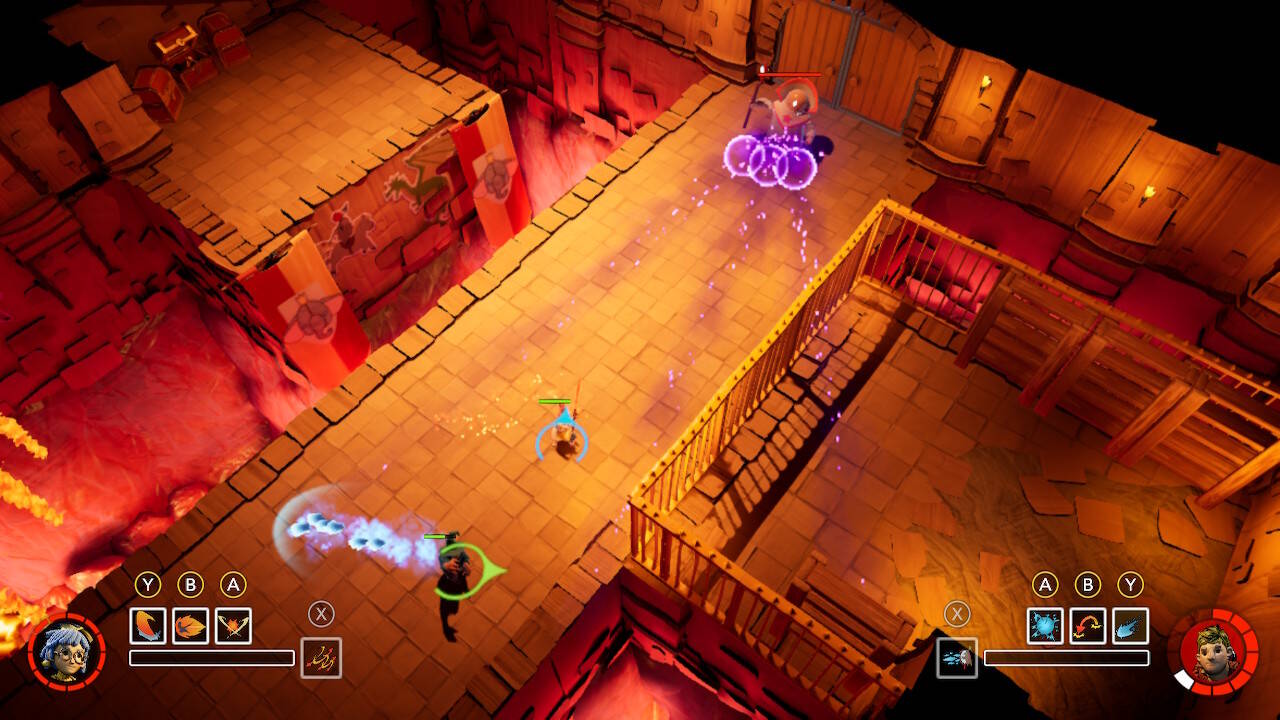Click the blue-haired character portrait
The height and width of the screenshot is (720, 1280).
coord(63,651)
